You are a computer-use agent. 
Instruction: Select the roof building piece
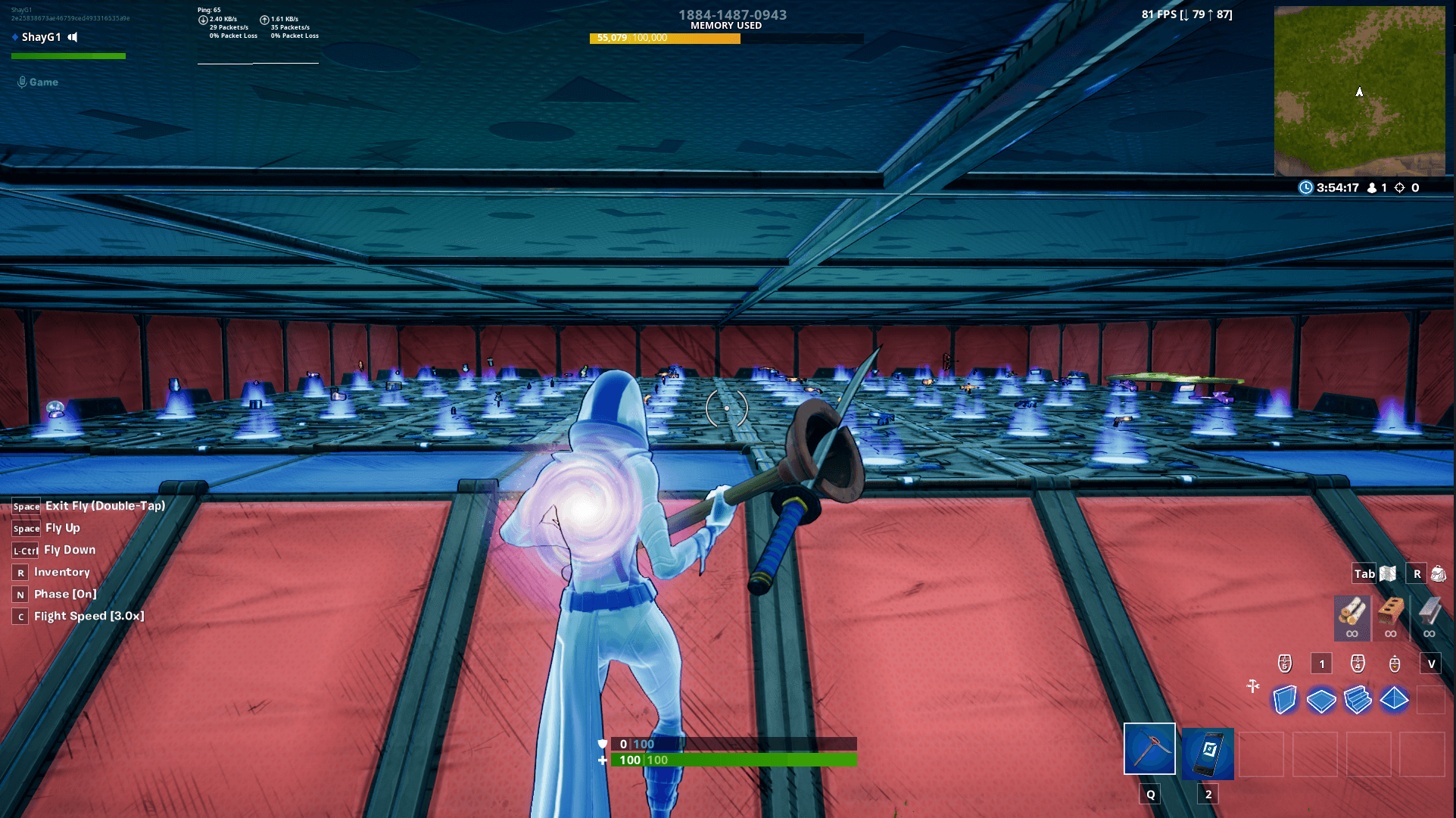tap(1394, 701)
